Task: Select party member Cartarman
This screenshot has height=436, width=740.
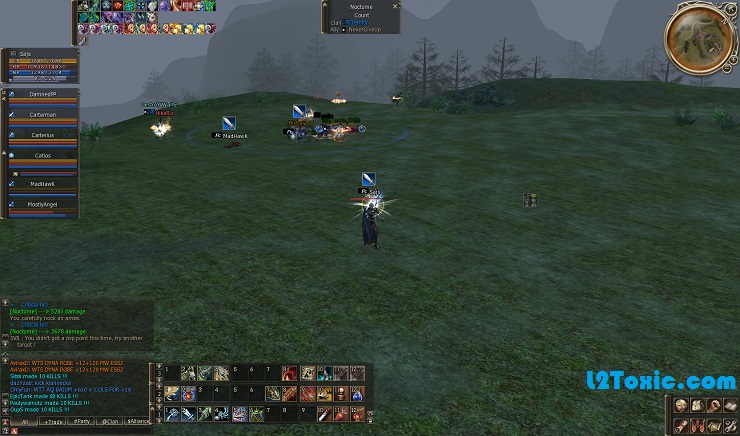Action: point(42,115)
